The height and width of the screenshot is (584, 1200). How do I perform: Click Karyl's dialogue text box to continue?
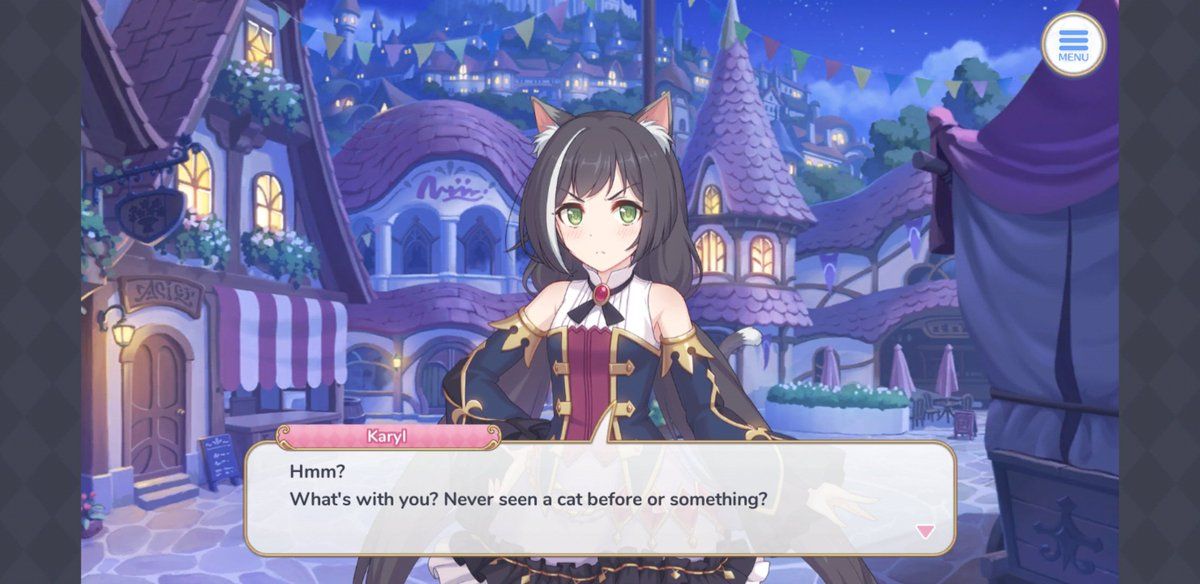click(600, 497)
